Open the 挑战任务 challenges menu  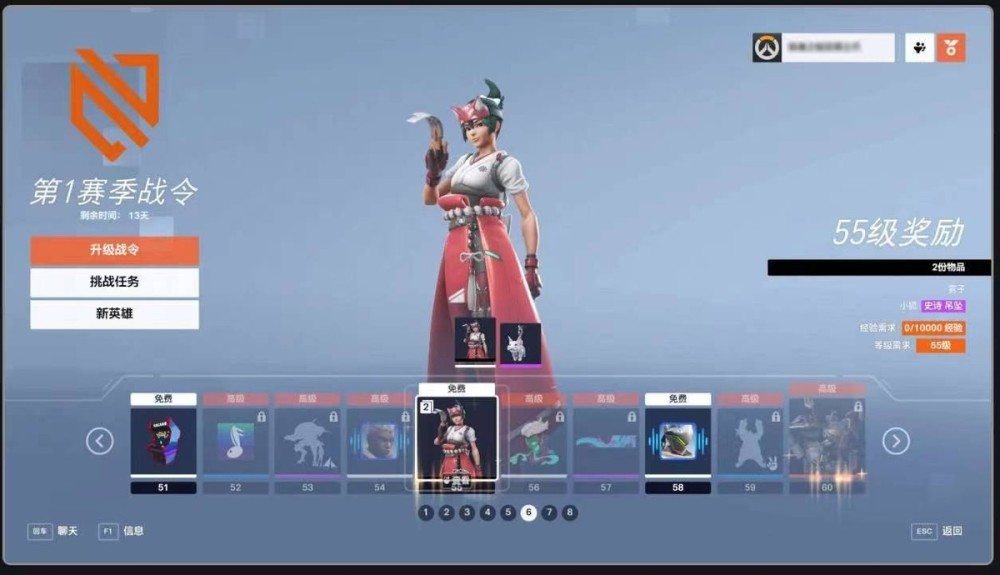click(x=114, y=282)
